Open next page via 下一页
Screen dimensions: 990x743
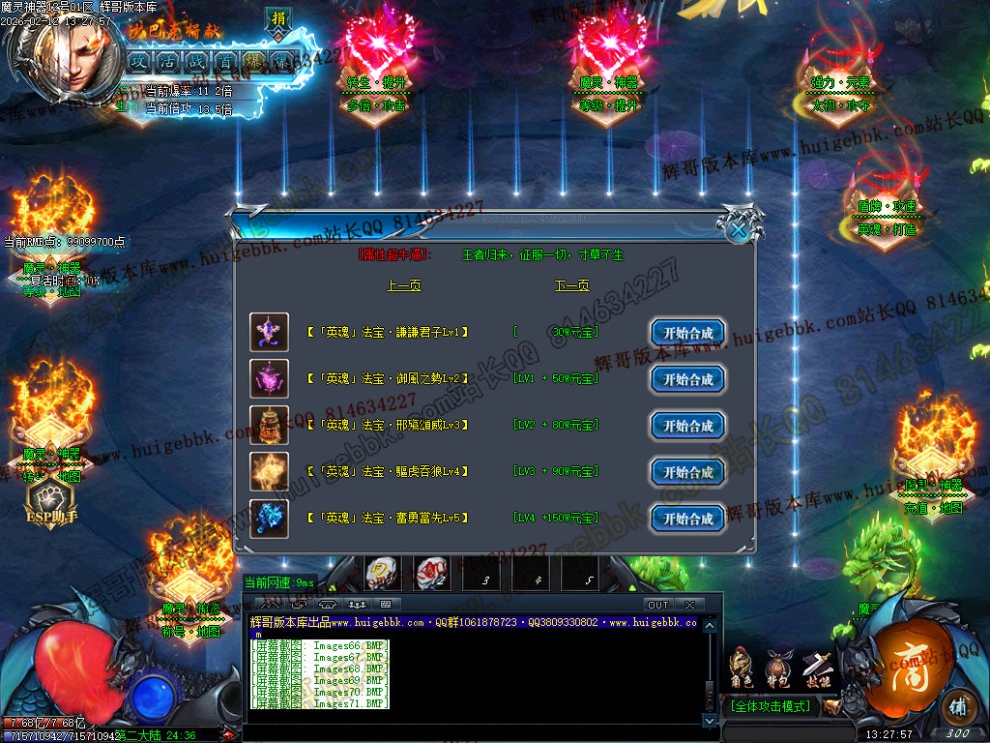tap(572, 286)
